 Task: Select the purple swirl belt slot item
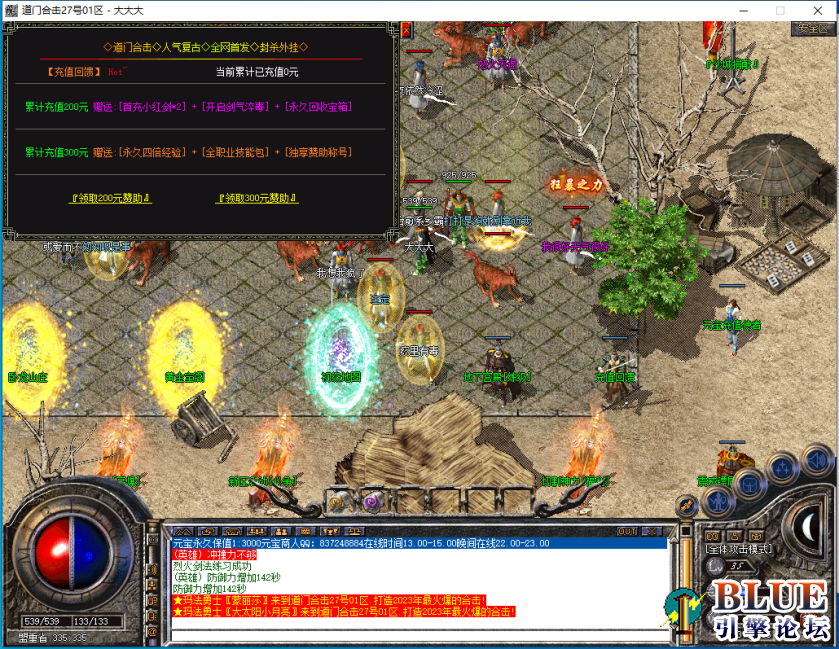372,500
